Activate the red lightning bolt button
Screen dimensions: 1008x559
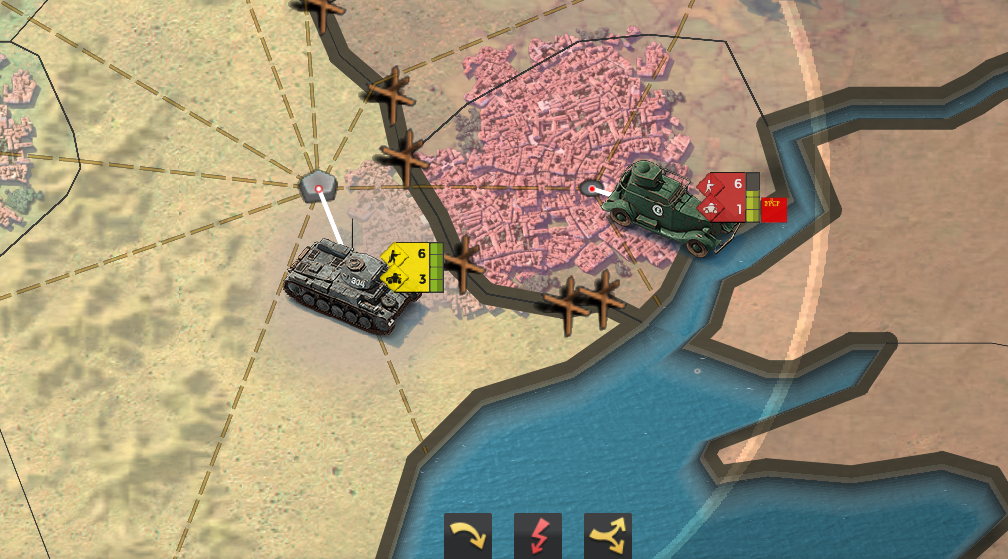pyautogui.click(x=538, y=536)
